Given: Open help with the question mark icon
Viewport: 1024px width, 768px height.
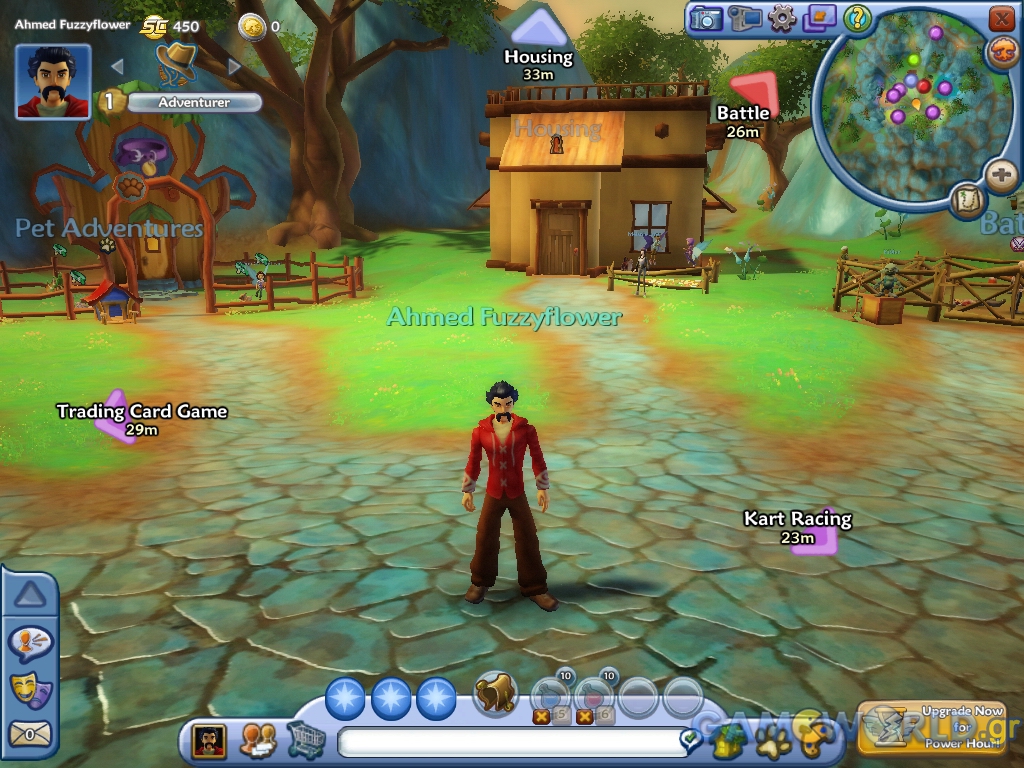Looking at the screenshot, I should click(857, 18).
